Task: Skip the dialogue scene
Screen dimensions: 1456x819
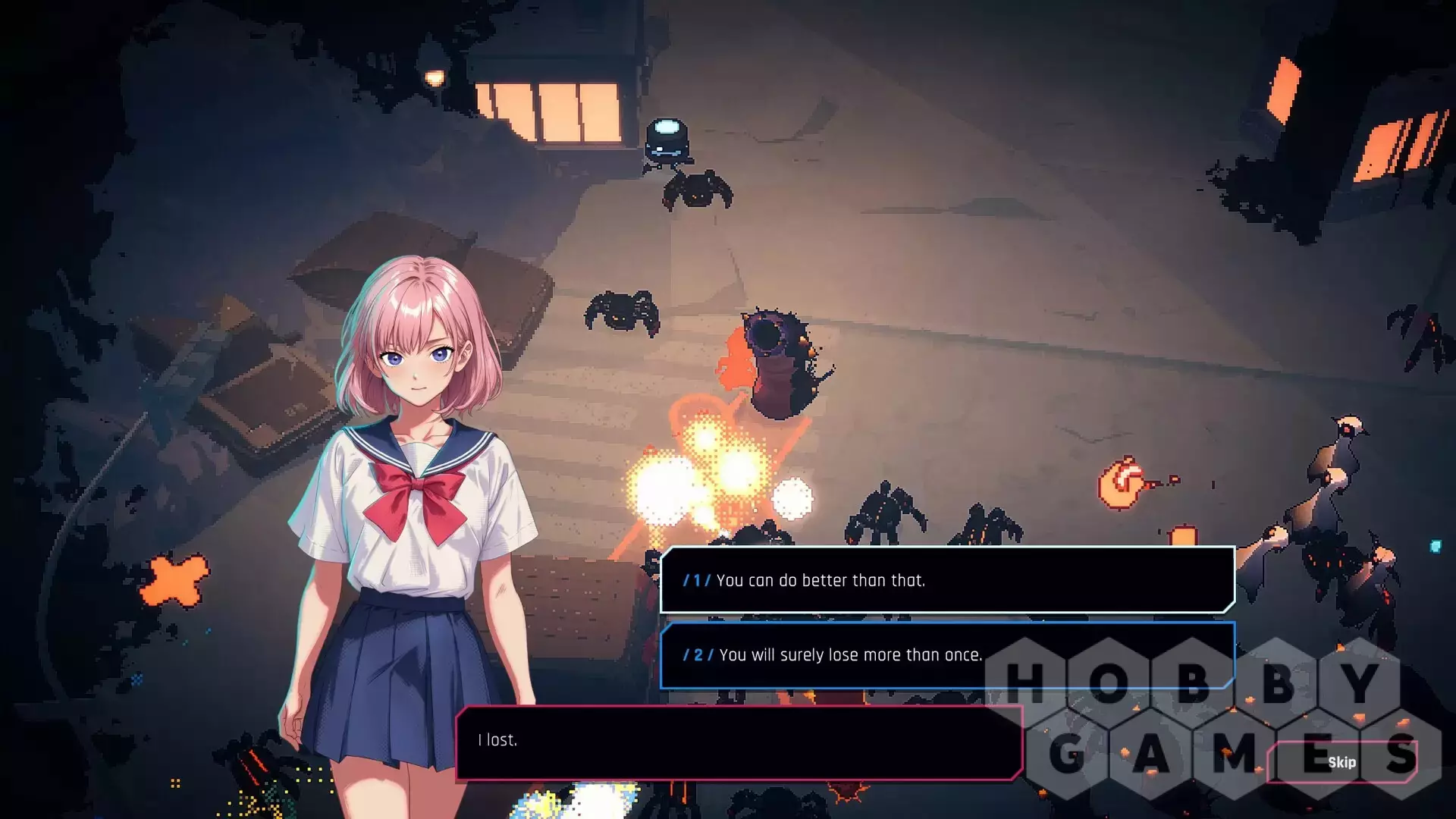Action: pyautogui.click(x=1341, y=762)
